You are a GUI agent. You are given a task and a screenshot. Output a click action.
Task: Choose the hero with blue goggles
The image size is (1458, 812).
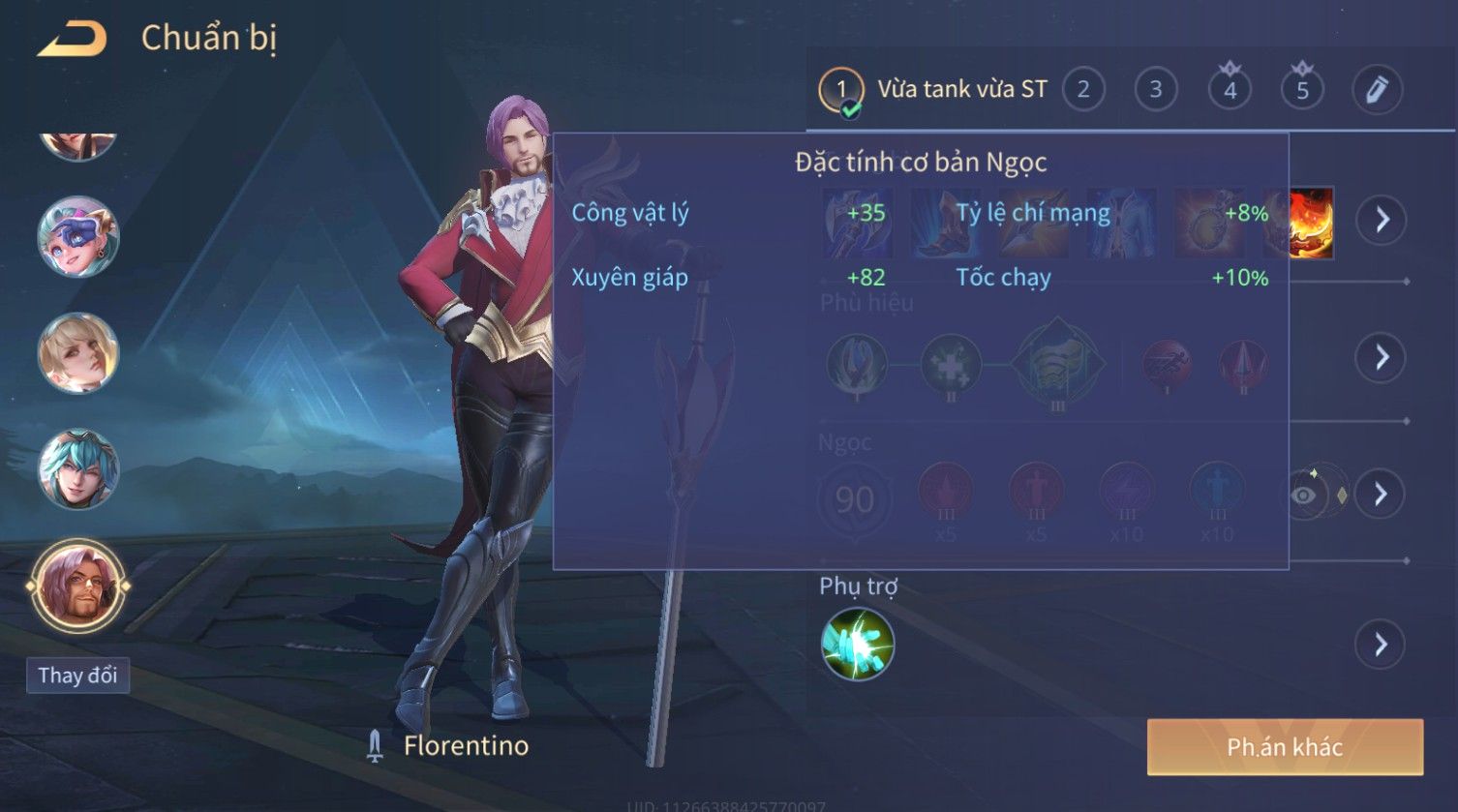tap(78, 236)
